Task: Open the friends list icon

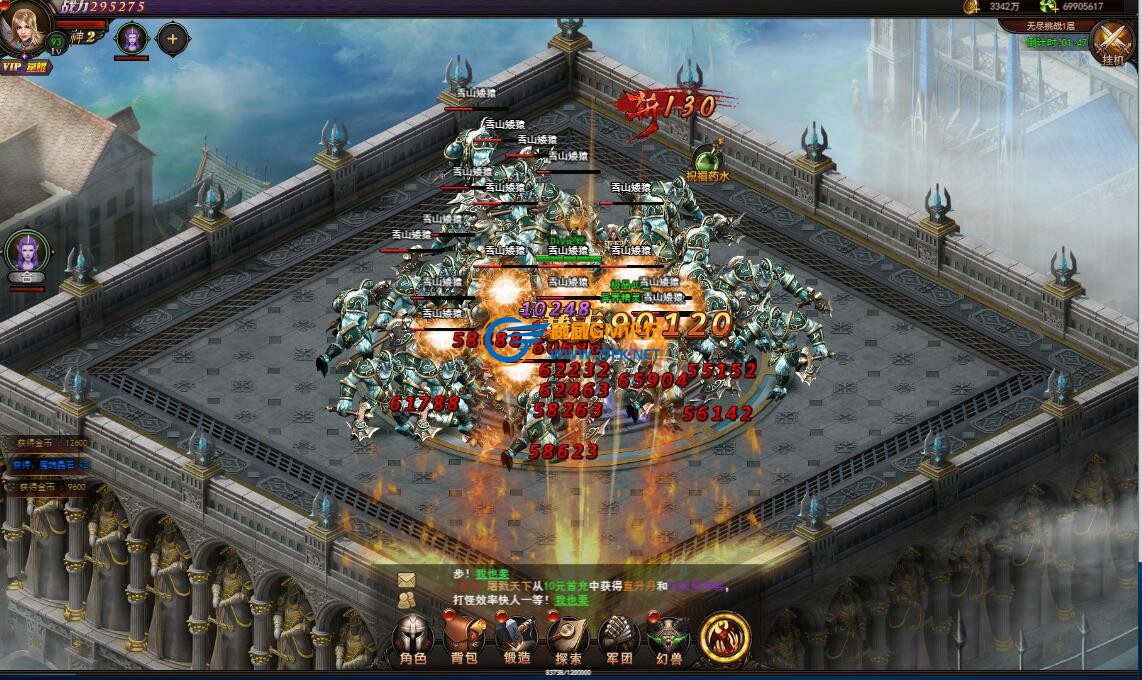Action: (406, 600)
